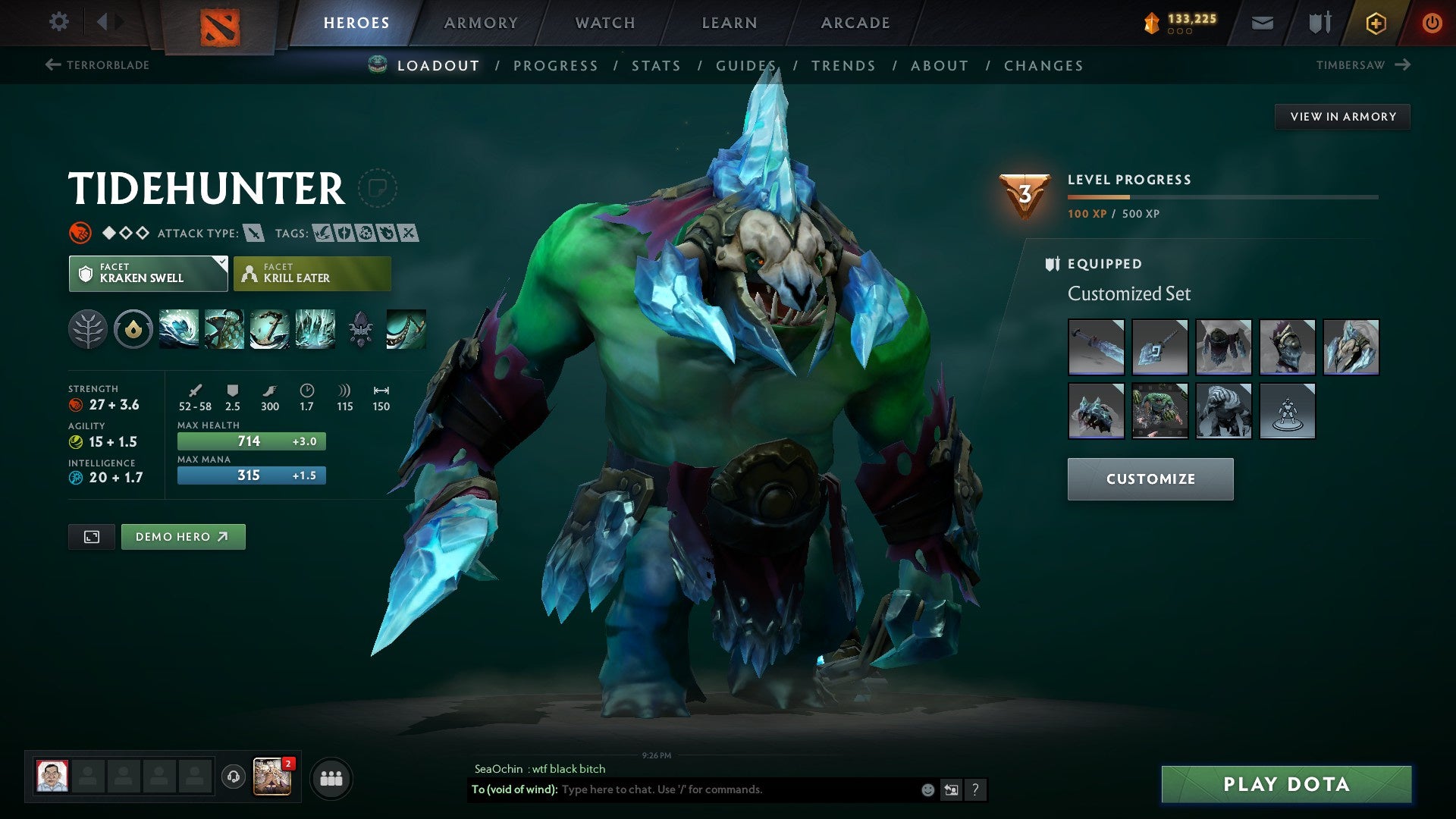The width and height of the screenshot is (1456, 819).
Task: Open the Anchor Smash ability icon
Action: click(x=271, y=329)
